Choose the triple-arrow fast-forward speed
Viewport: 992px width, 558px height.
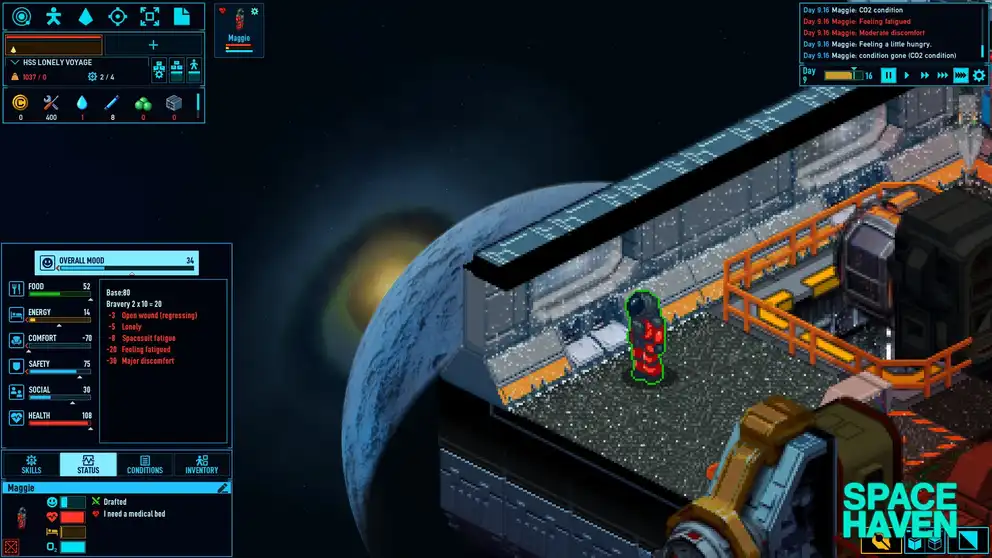pyautogui.click(x=941, y=75)
